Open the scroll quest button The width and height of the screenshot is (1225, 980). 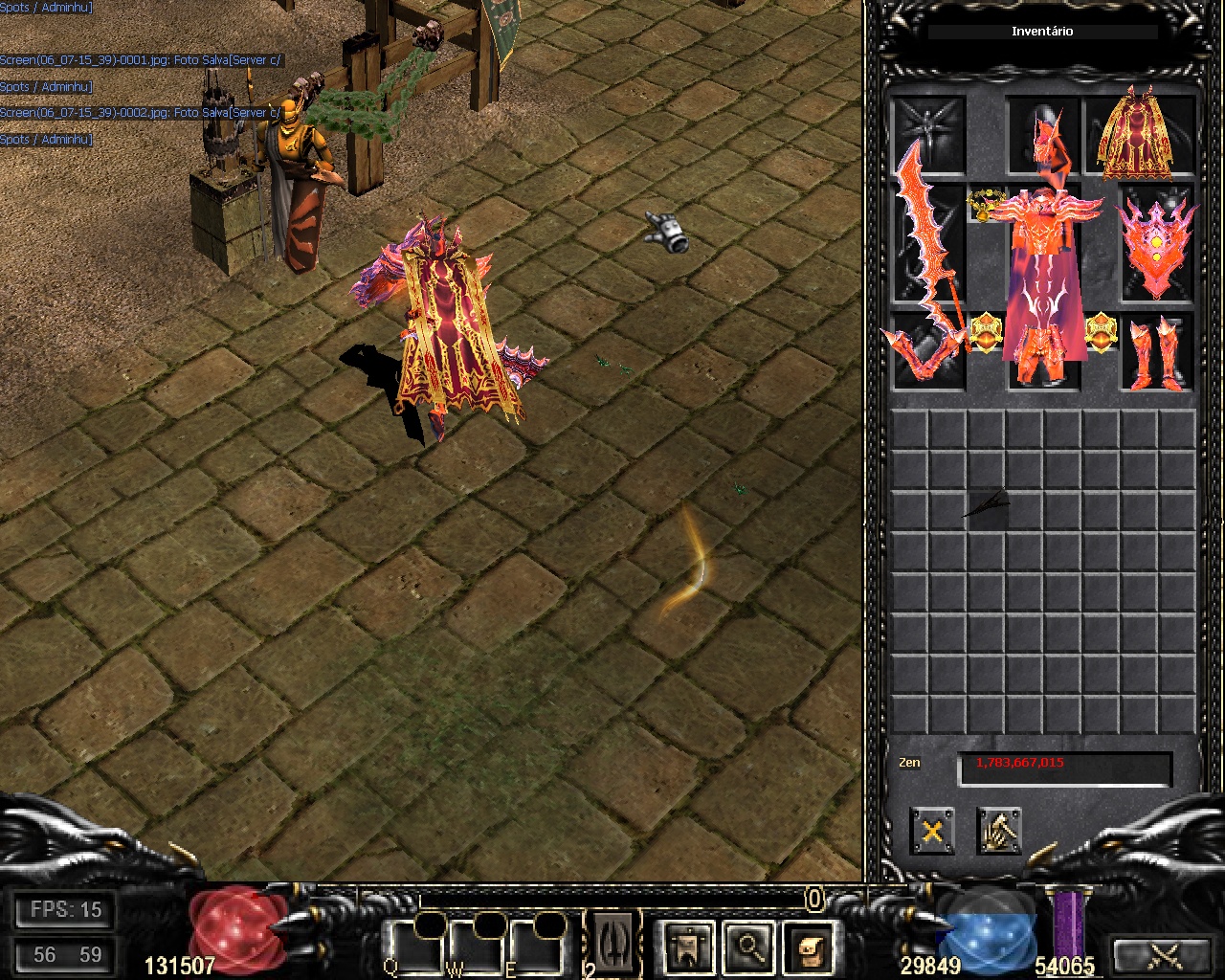tap(811, 948)
